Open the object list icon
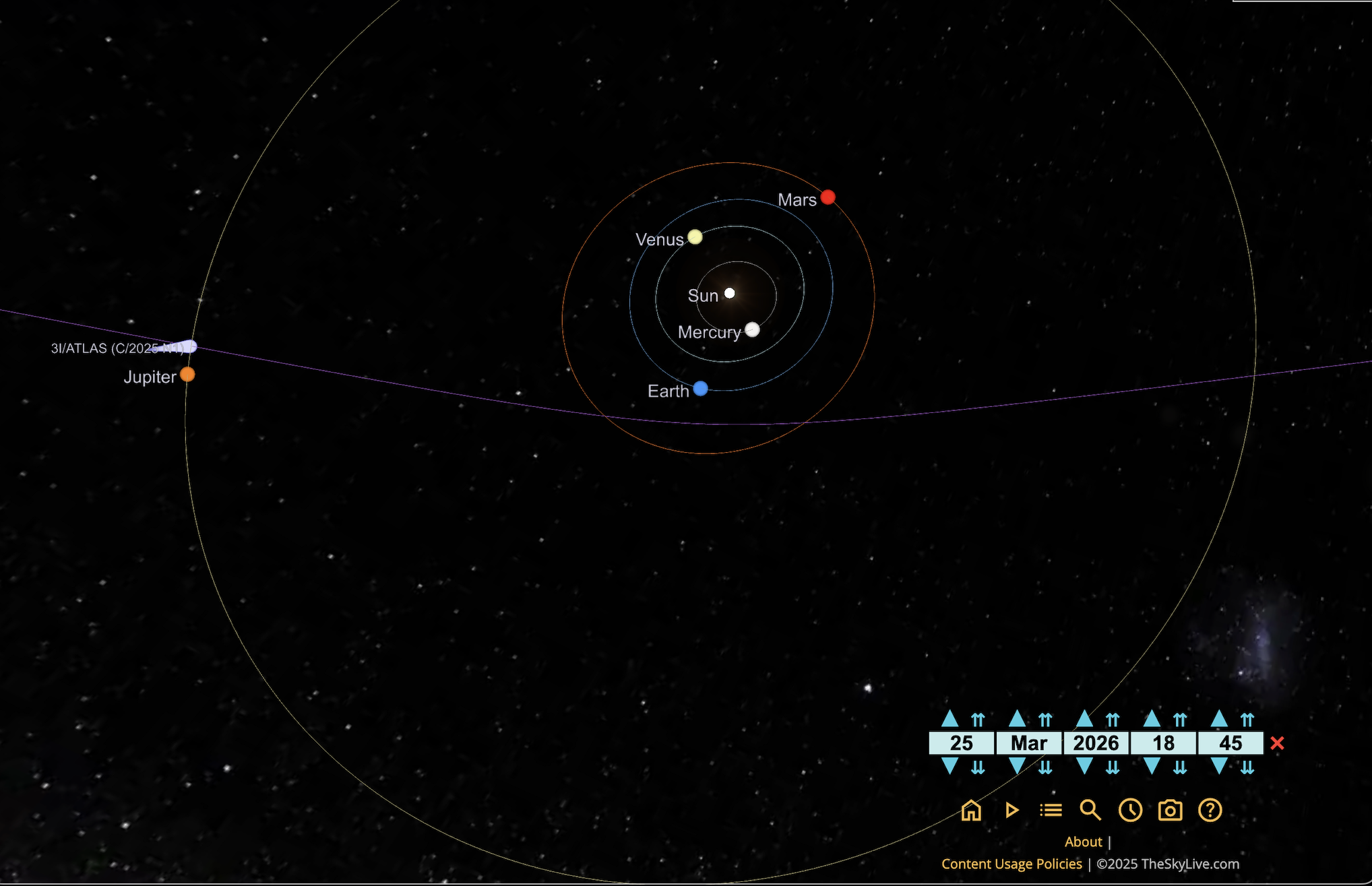The height and width of the screenshot is (886, 1372). tap(1051, 810)
